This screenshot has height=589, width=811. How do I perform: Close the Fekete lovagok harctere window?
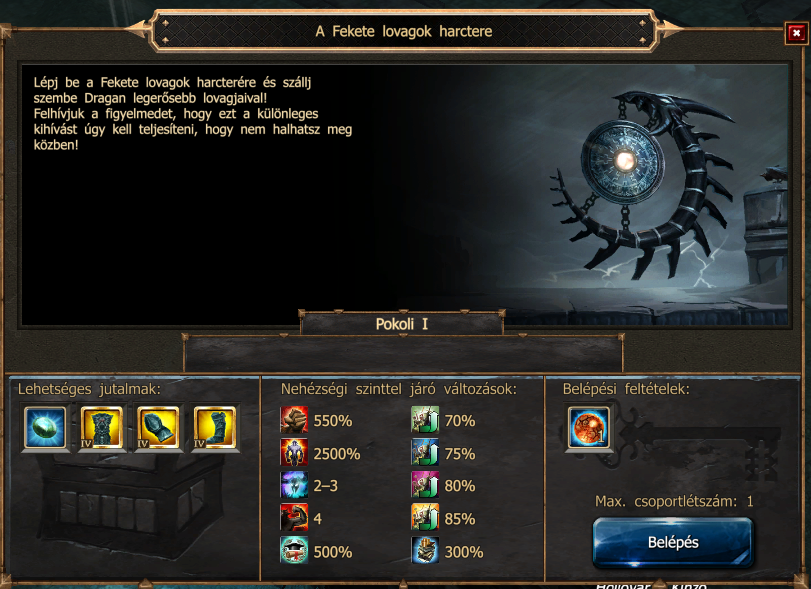click(x=796, y=33)
